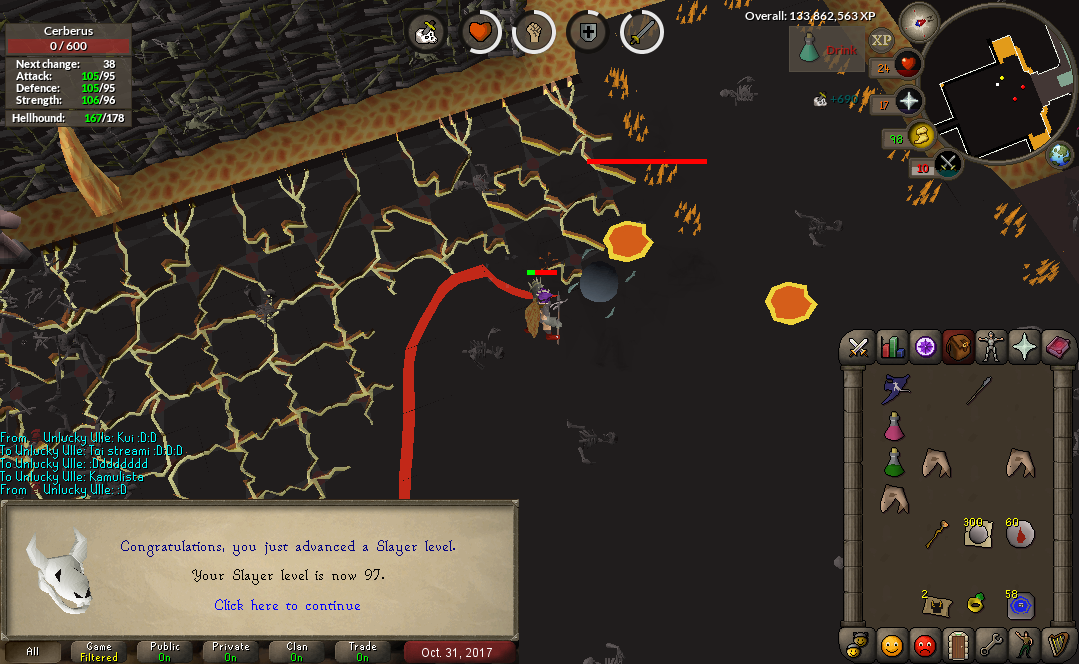Open the Magic spellbook tab

click(1057, 348)
